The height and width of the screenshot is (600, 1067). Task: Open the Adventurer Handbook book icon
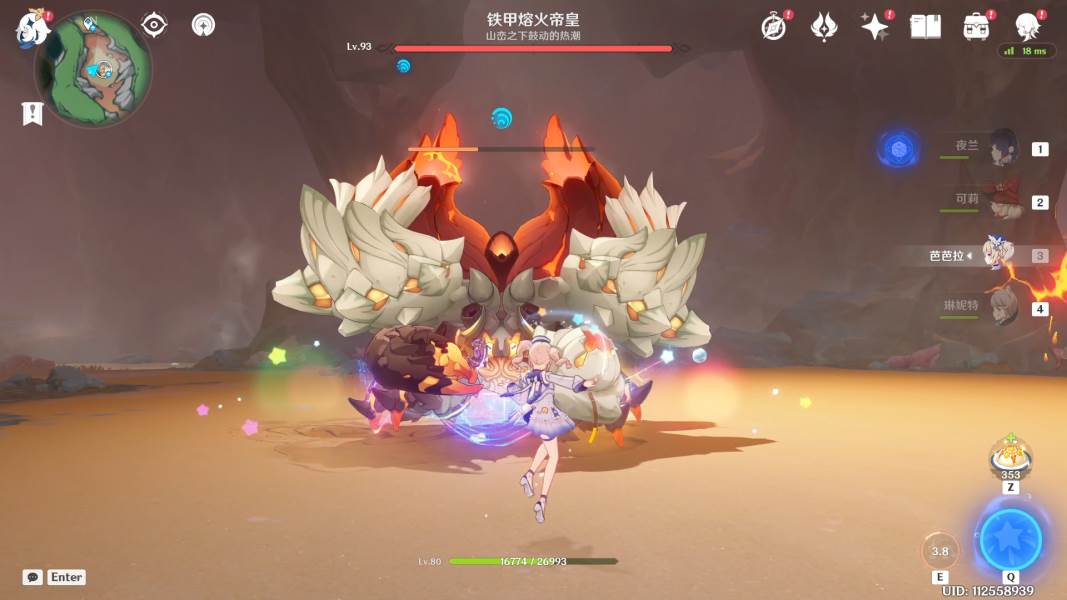coord(925,27)
